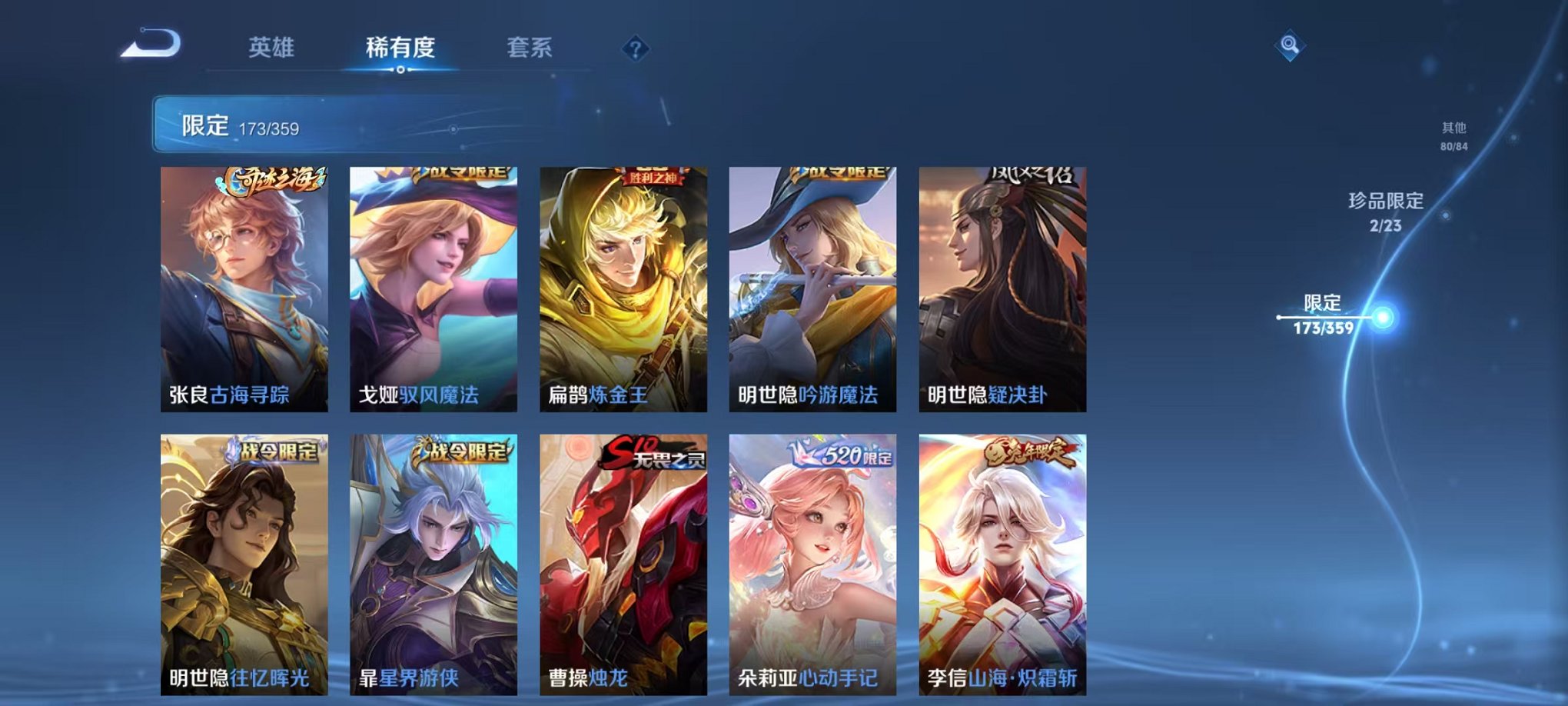The image size is (1568, 706).
Task: Click the back arrow in top-left corner
Action: coord(150,46)
